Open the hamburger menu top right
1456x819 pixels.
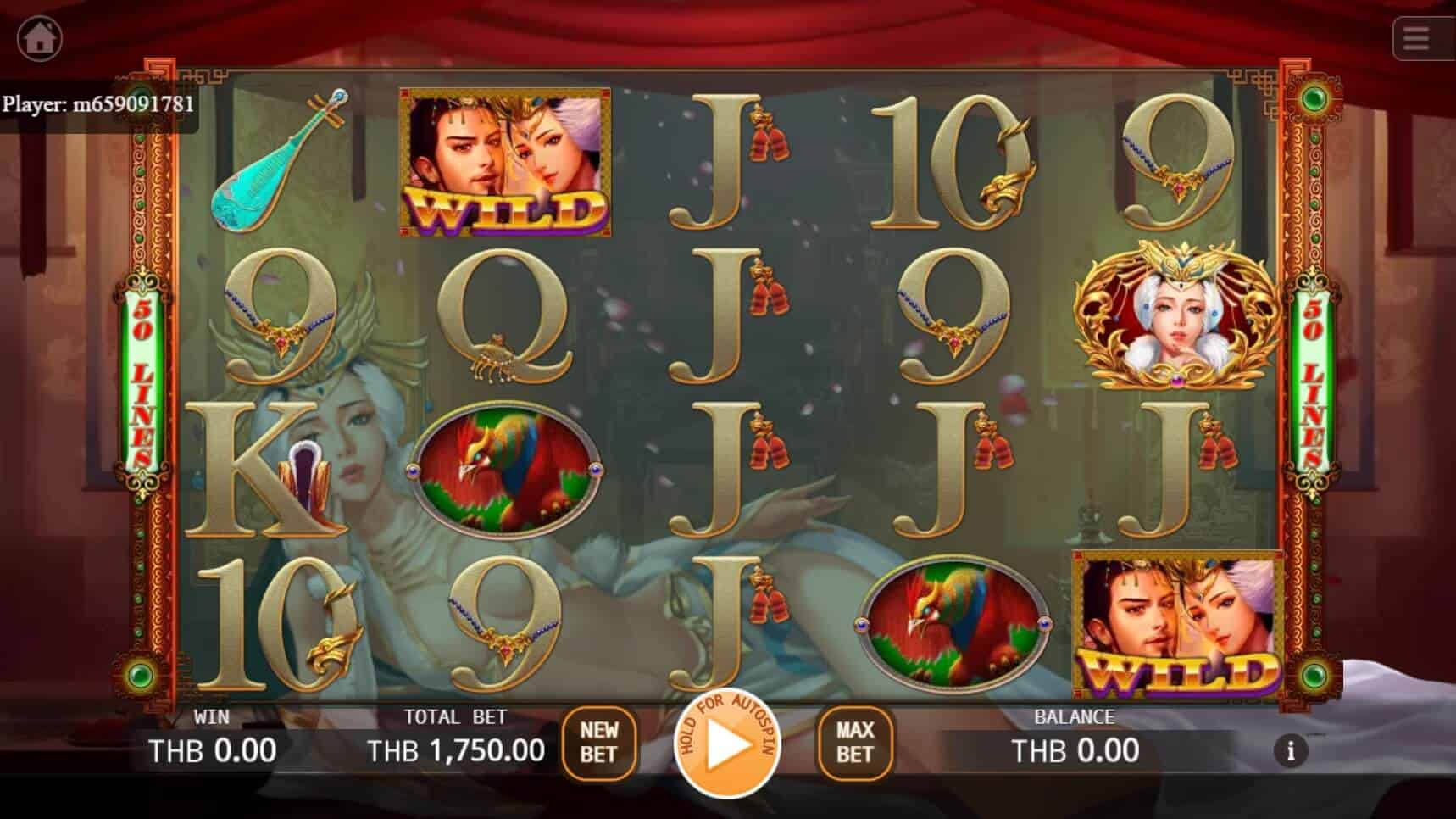1419,37
